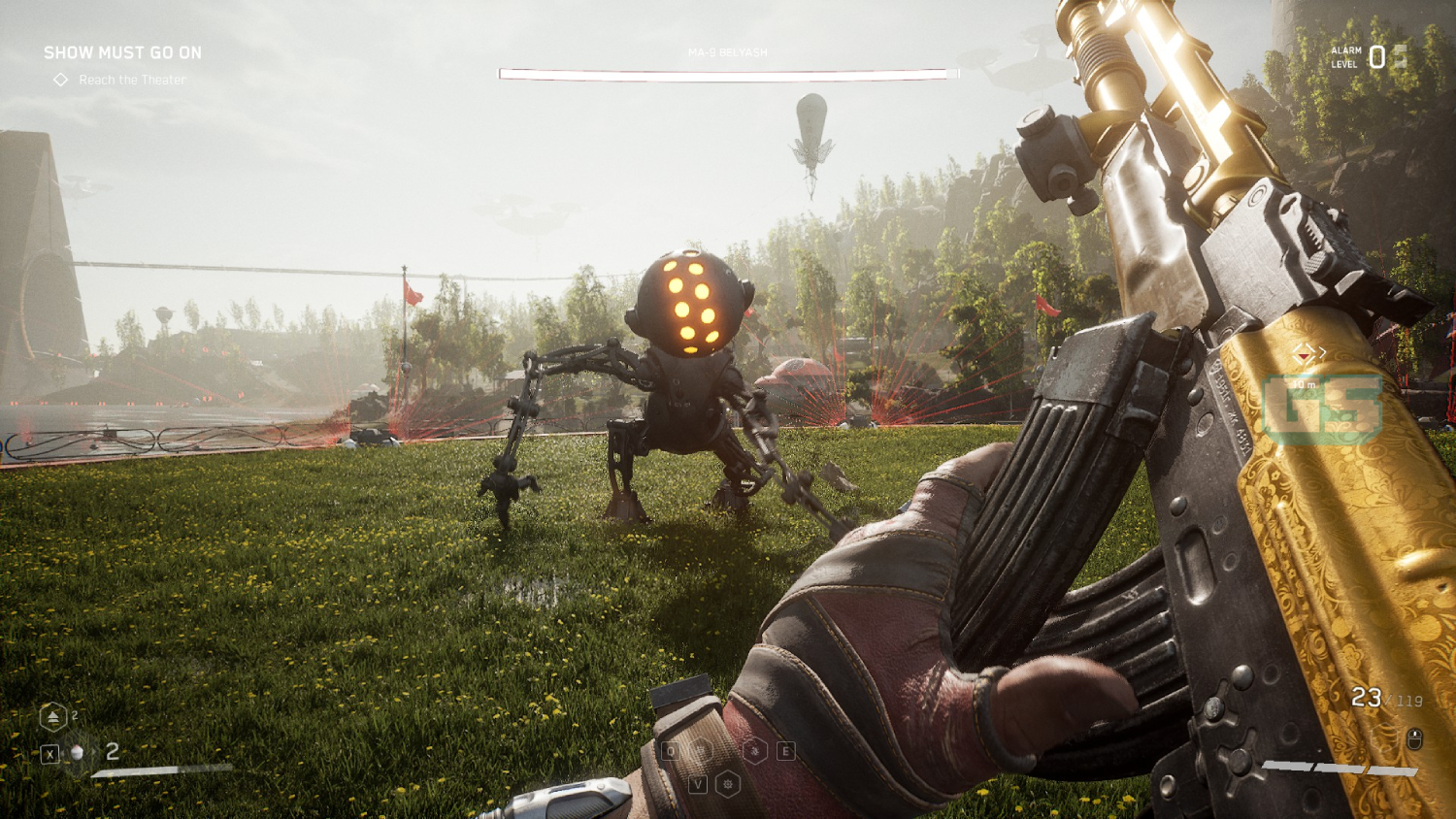Click the hexagonal ability icon showing count 2
Screen dimensions: 1456x819
click(53, 716)
